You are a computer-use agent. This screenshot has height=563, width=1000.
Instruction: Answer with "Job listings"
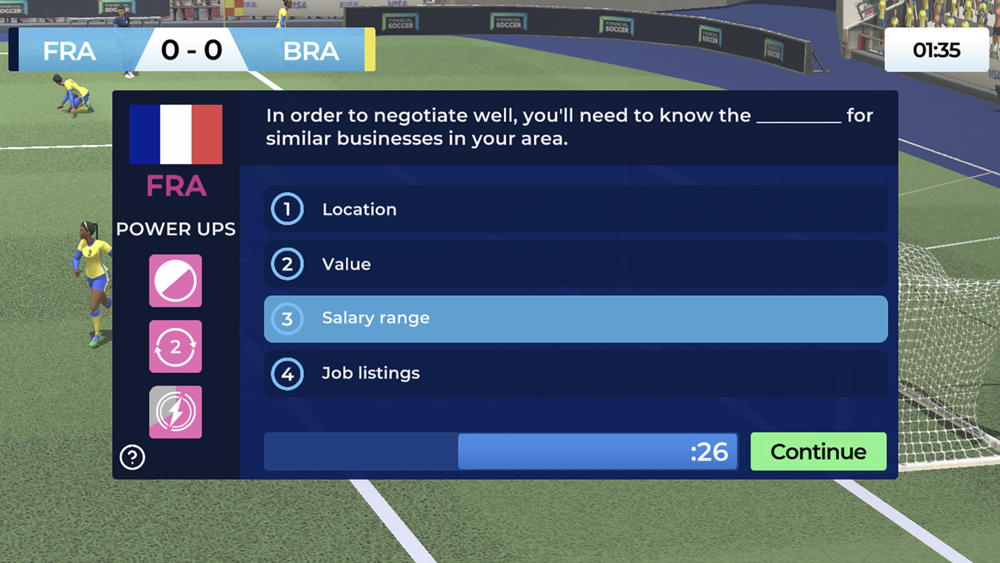pos(575,374)
